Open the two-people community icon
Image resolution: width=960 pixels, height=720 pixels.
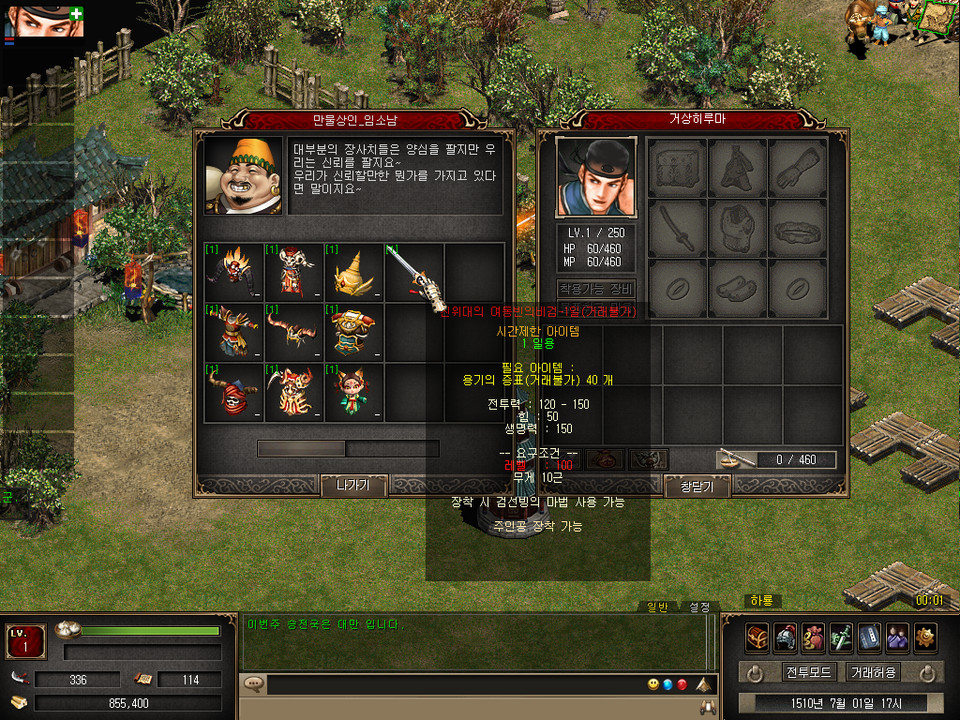[x=897, y=636]
